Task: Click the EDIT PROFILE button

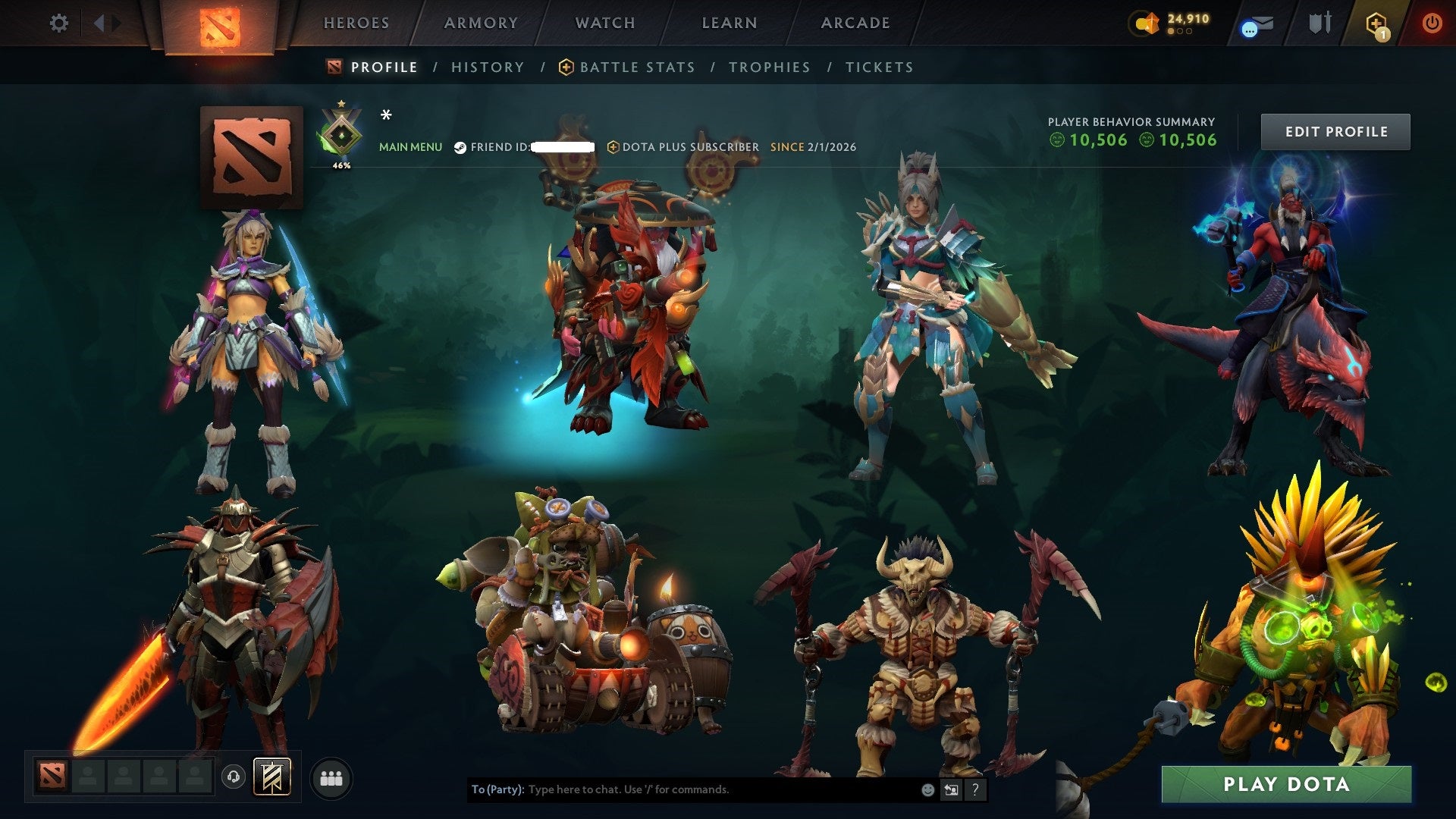Action: [1335, 130]
